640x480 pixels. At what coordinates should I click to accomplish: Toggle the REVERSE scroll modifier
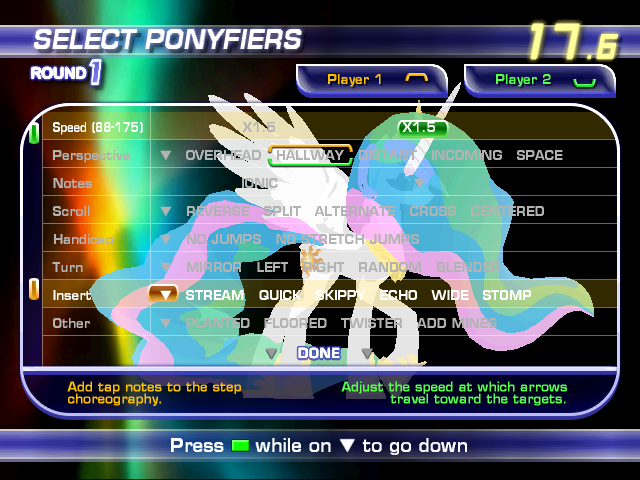(x=219, y=211)
